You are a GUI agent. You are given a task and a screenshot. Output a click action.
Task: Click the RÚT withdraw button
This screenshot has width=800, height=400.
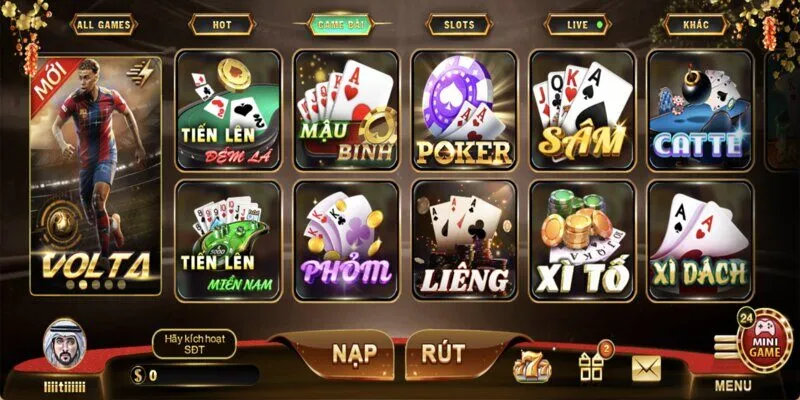(441, 353)
